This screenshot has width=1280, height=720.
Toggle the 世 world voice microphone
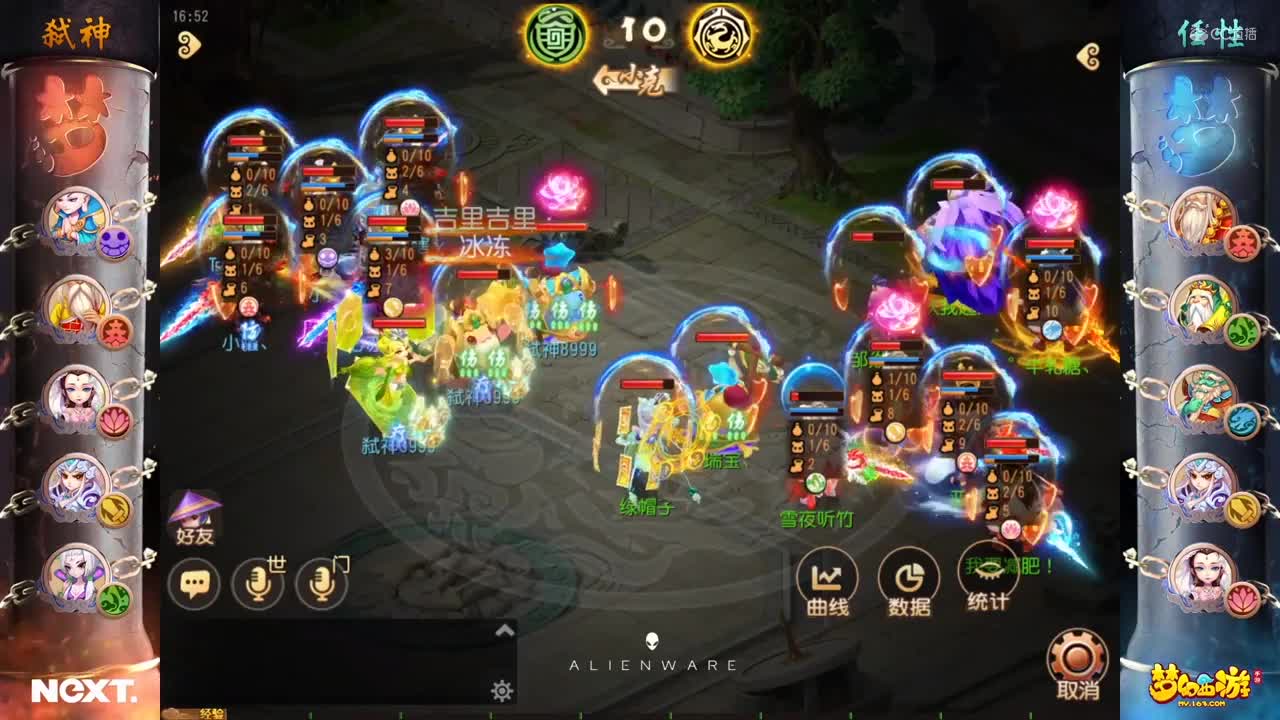click(x=258, y=581)
